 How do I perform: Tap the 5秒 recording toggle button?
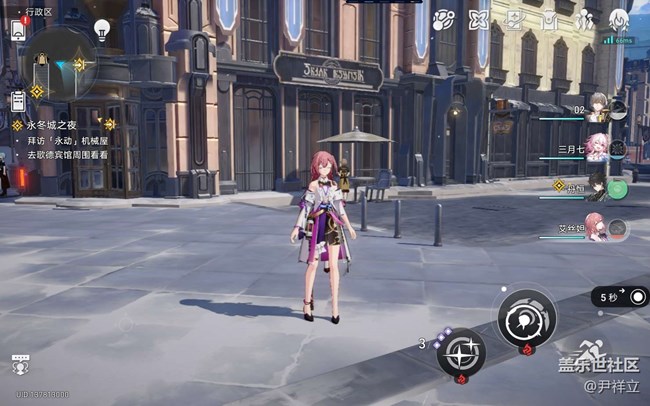point(619,296)
